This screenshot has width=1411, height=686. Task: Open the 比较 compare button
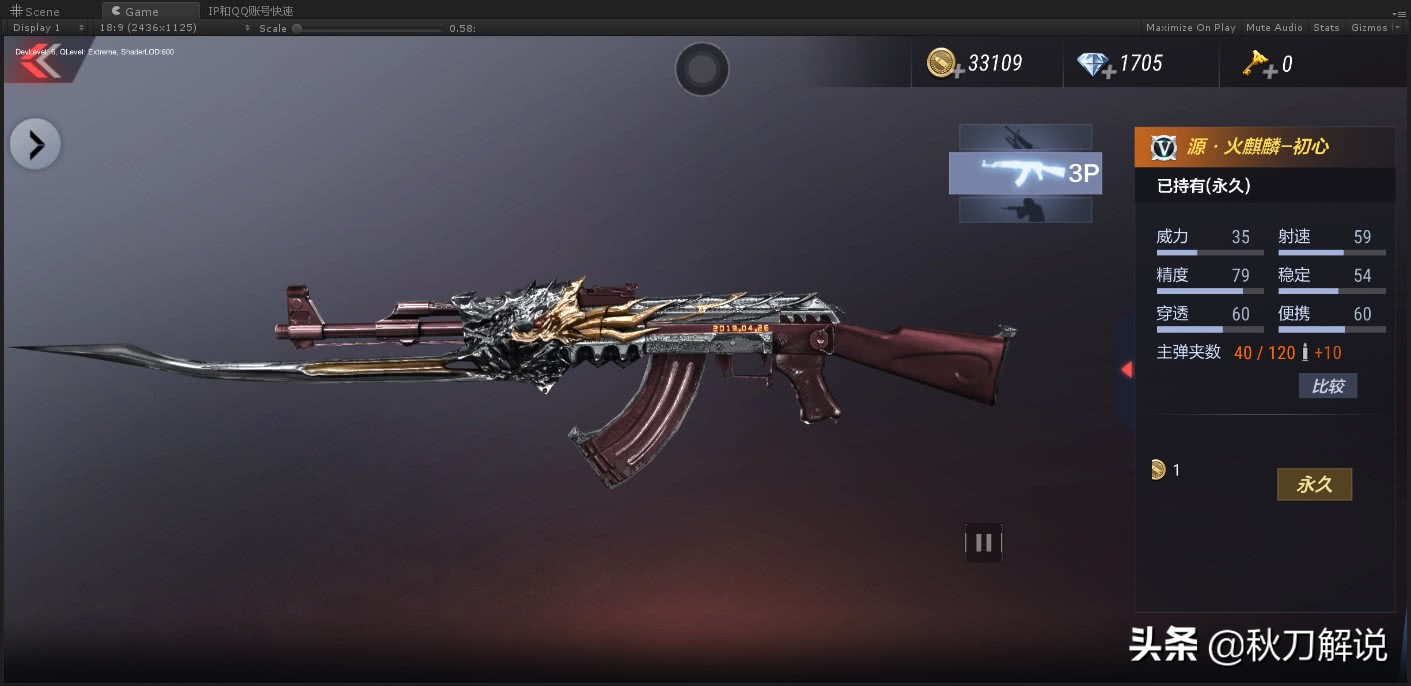pos(1327,386)
